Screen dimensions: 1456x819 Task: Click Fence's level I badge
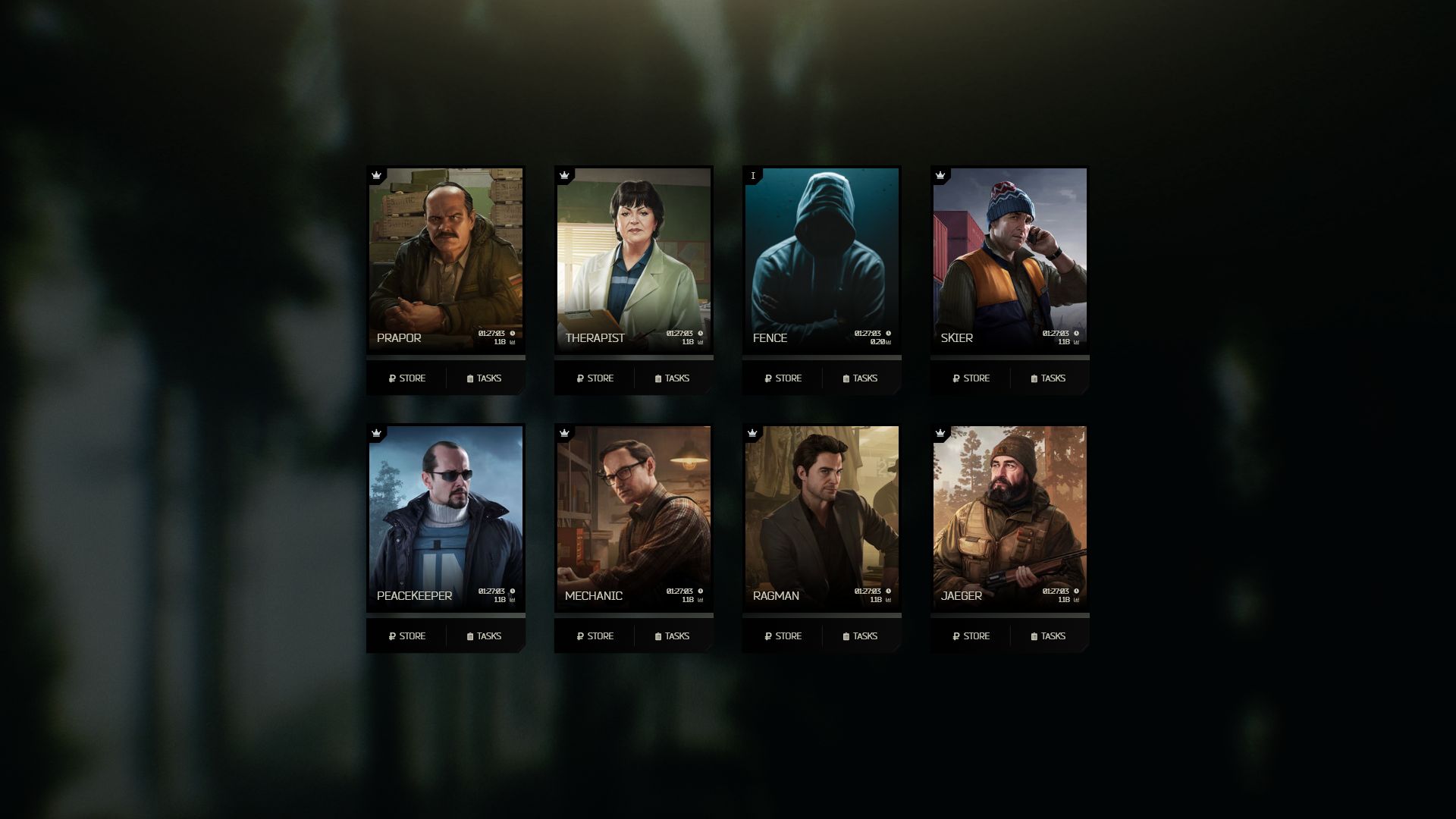click(752, 174)
